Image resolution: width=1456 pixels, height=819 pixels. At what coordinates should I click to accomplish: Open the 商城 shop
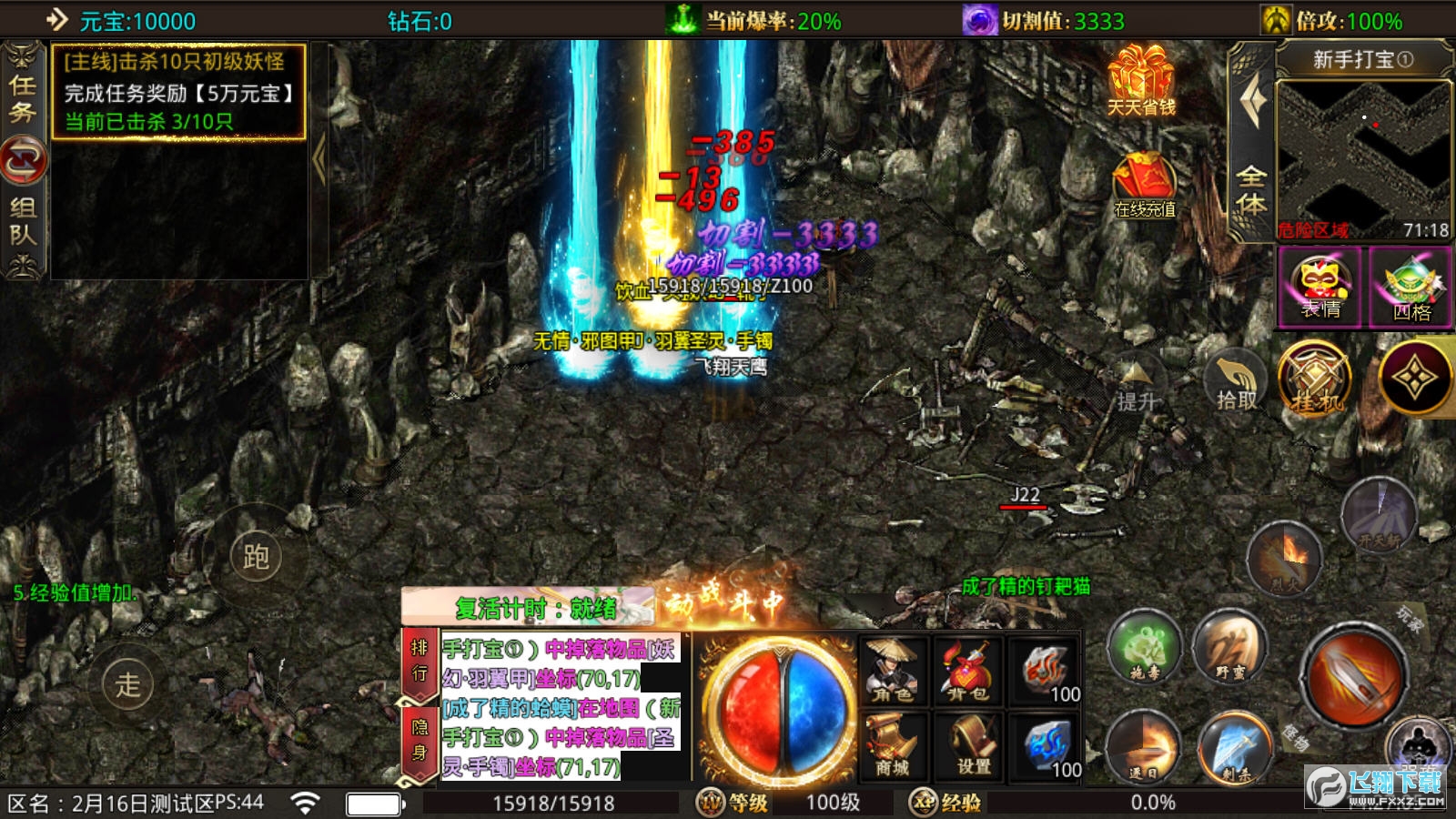892,746
